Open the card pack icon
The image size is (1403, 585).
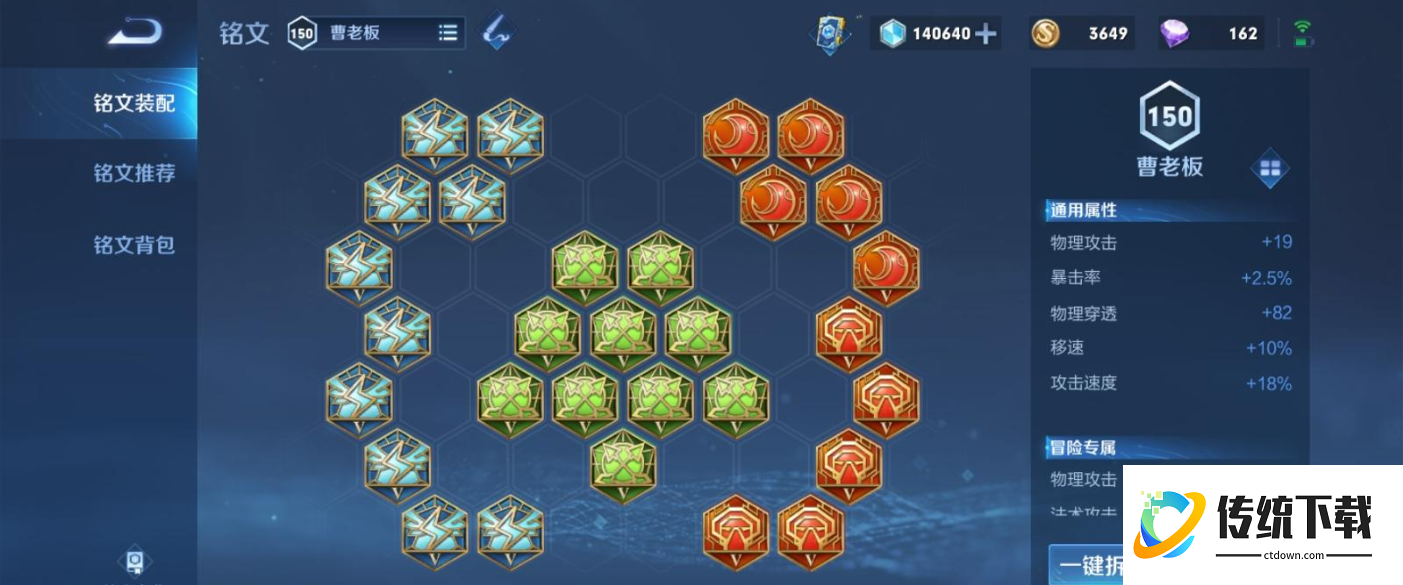pos(829,33)
